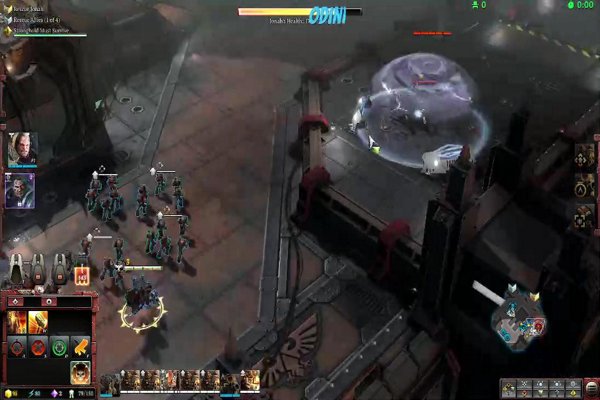Click the red crosshair attack command
Viewport: 600px width, 400px height.
point(17,347)
